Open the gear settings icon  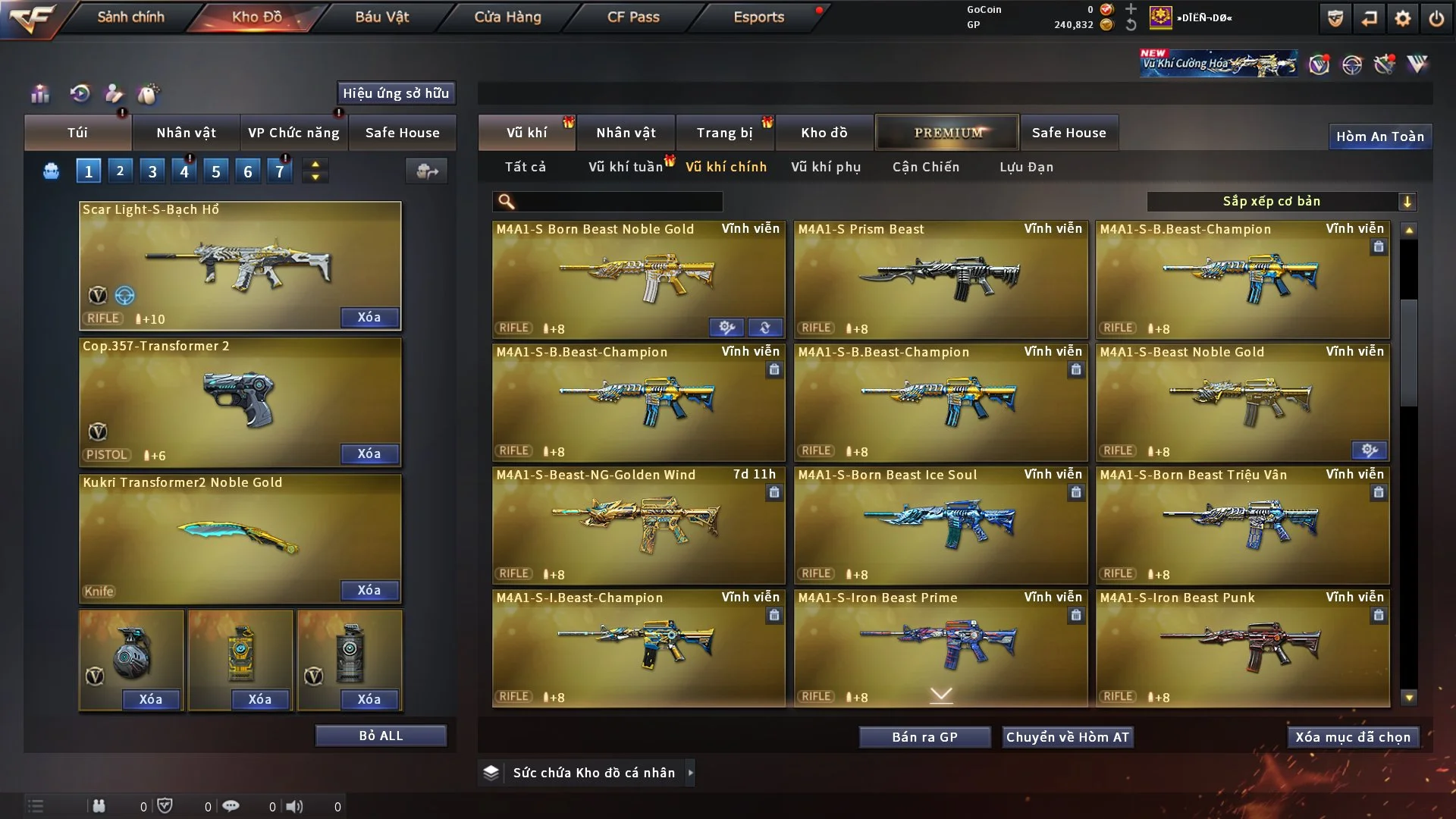[x=1403, y=18]
